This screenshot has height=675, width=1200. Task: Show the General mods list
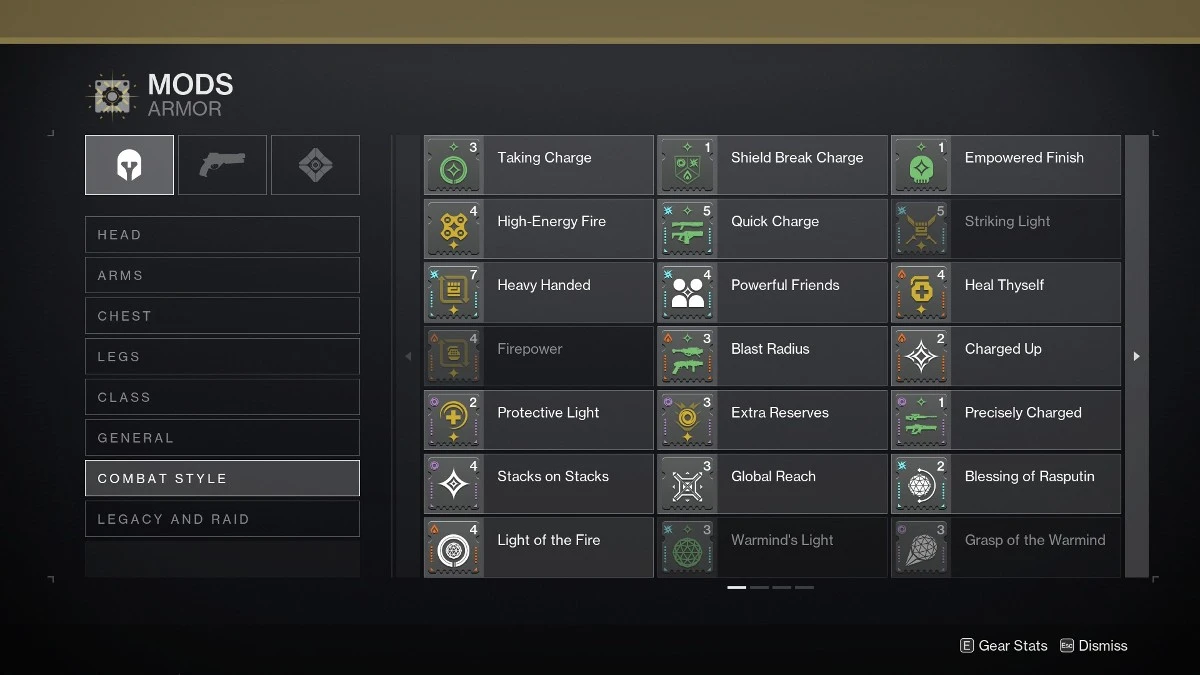(222, 438)
